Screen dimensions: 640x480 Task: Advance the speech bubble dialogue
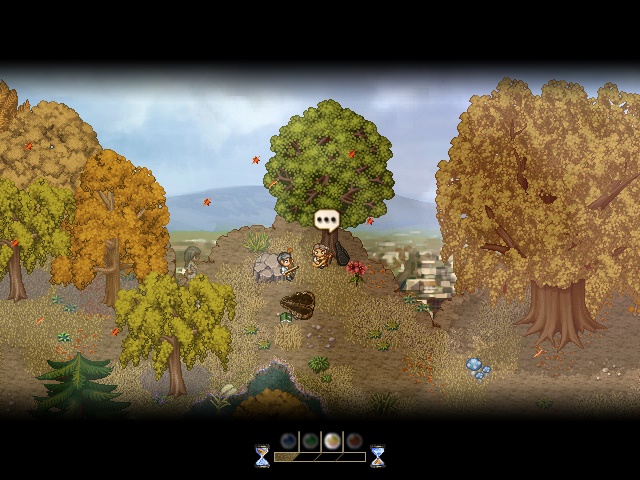327,220
